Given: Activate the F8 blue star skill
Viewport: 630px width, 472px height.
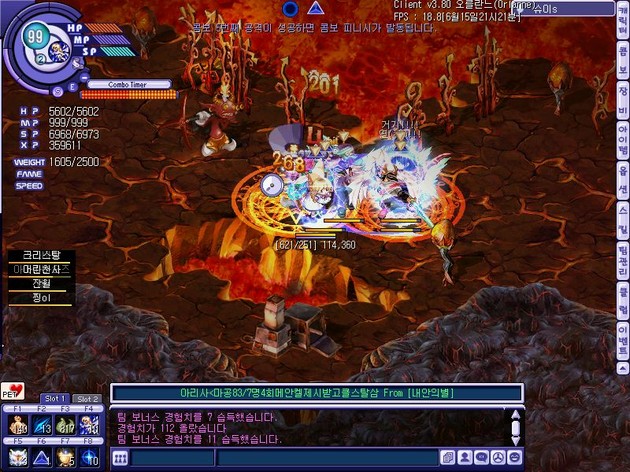Looking at the screenshot, I should 90,458.
